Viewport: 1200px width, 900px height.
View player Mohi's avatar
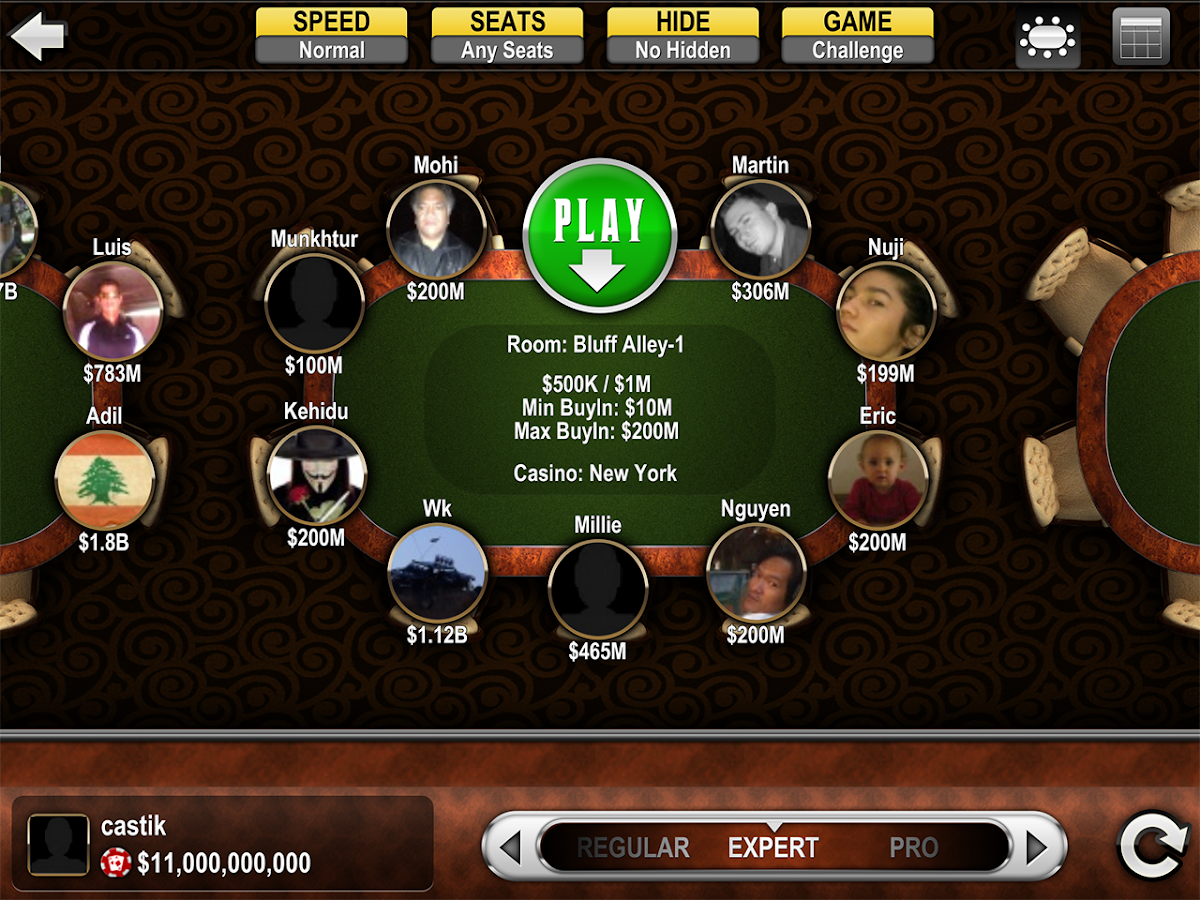pyautogui.click(x=436, y=229)
